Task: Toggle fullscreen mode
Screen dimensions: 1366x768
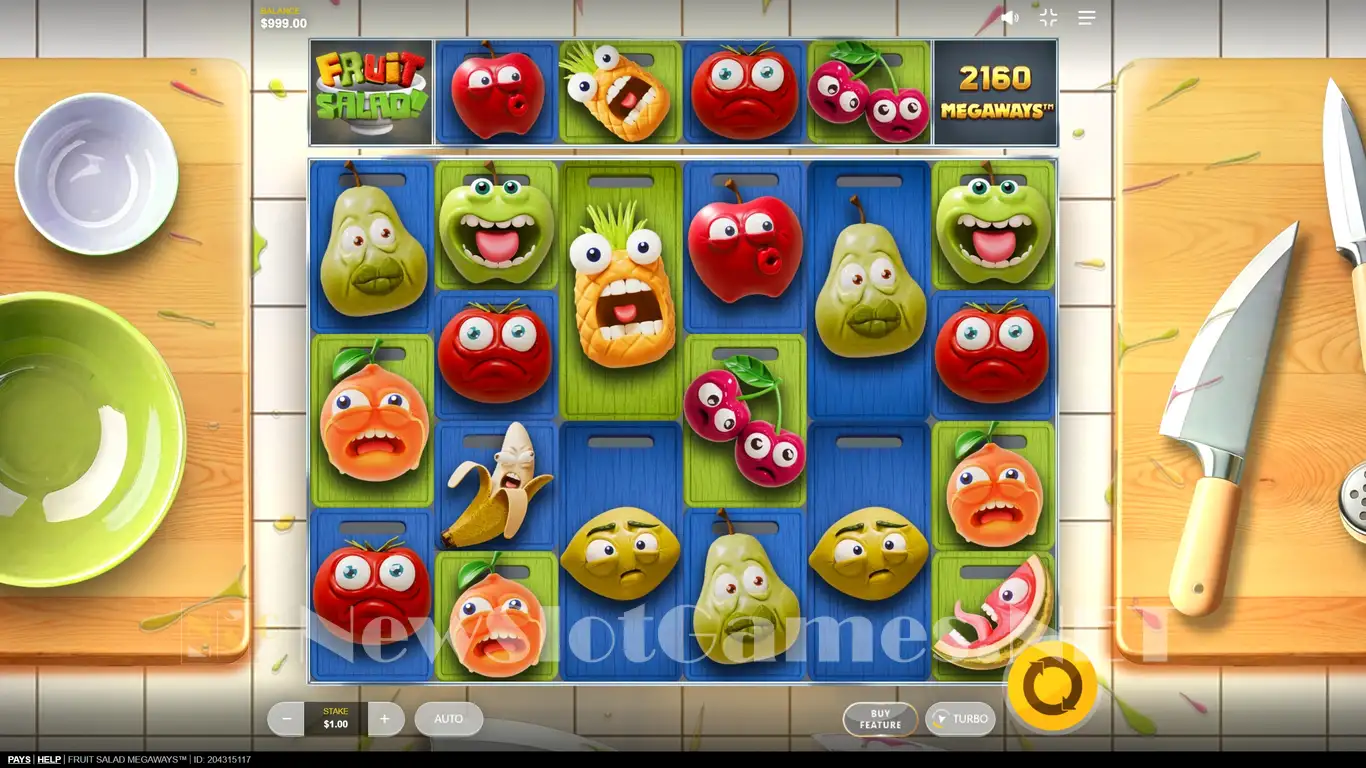Action: pos(1048,18)
